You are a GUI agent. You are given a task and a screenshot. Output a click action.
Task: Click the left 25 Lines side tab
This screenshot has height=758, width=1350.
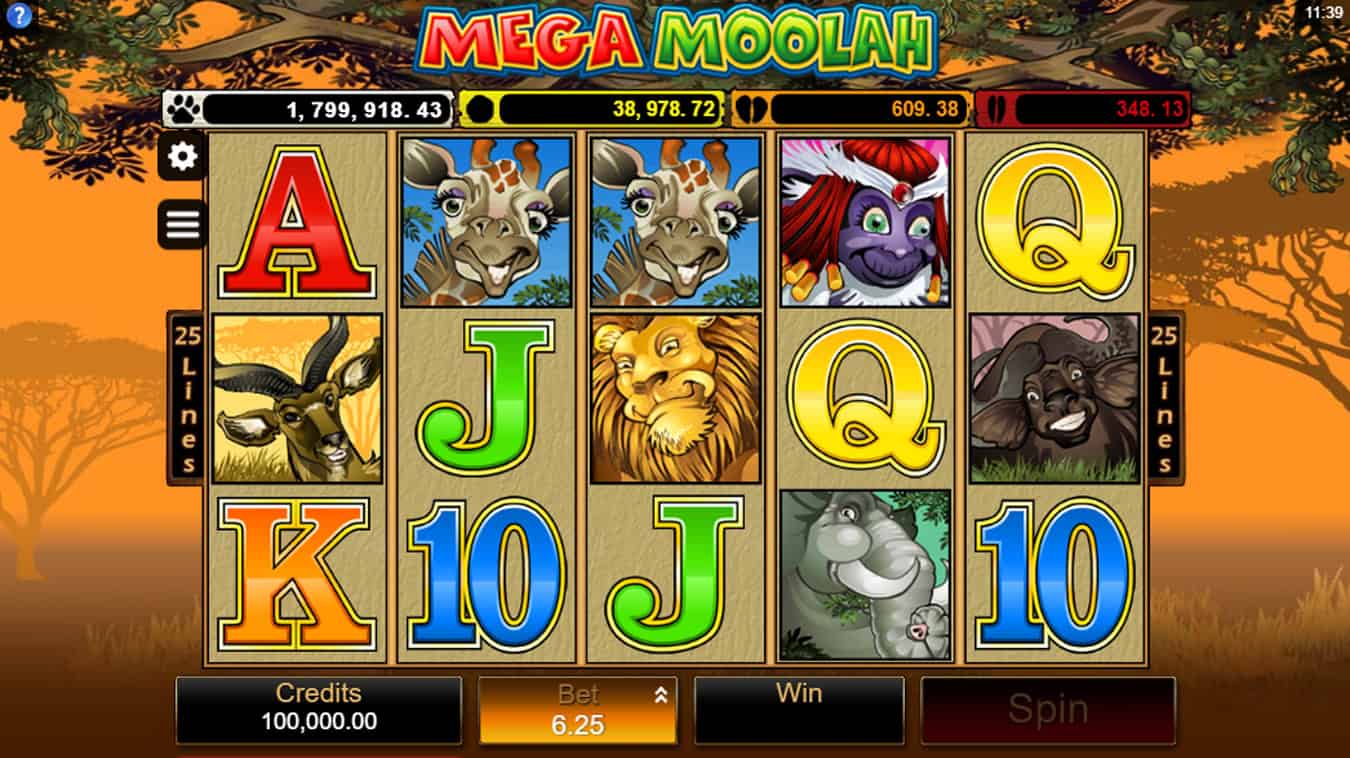tap(184, 395)
